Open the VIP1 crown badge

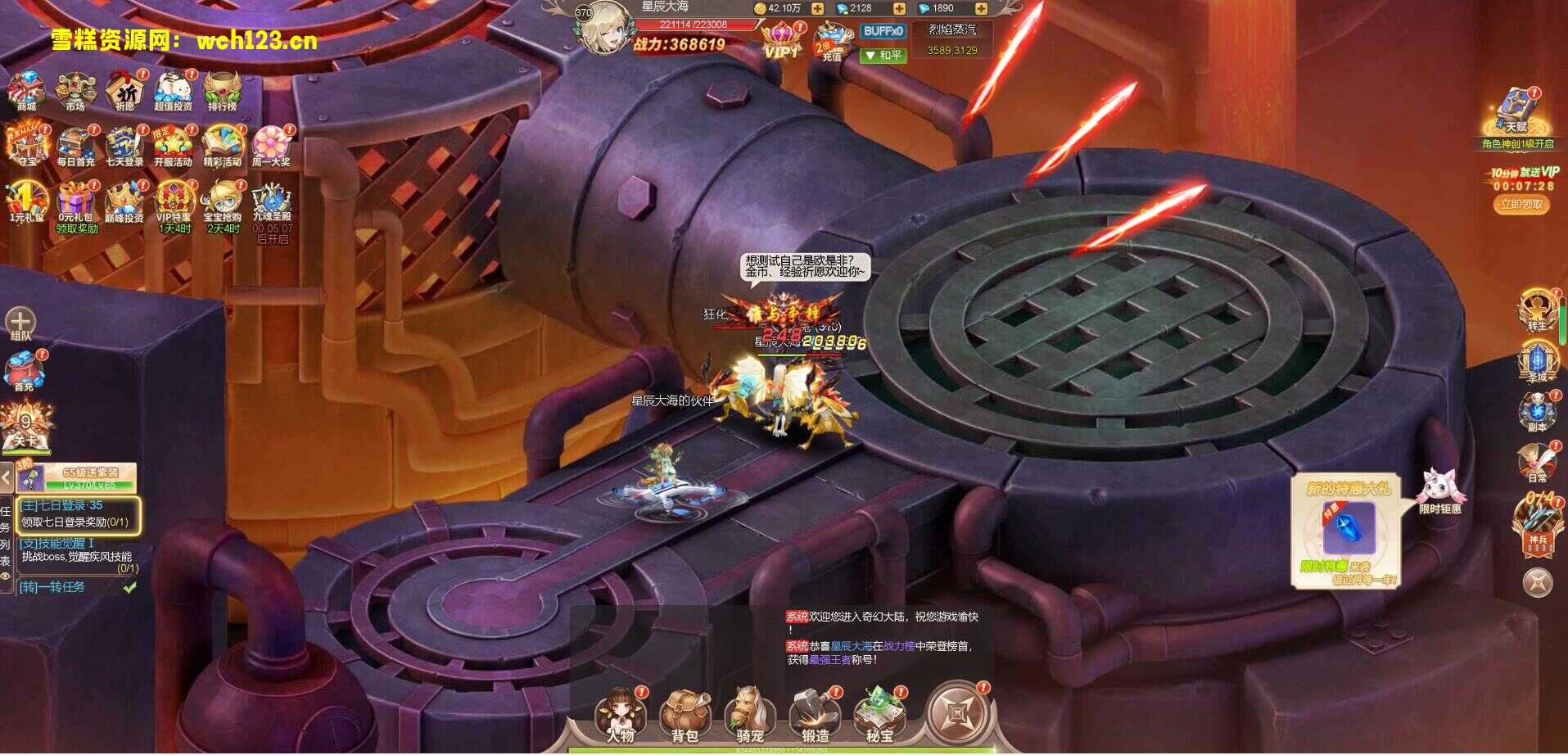[x=781, y=40]
